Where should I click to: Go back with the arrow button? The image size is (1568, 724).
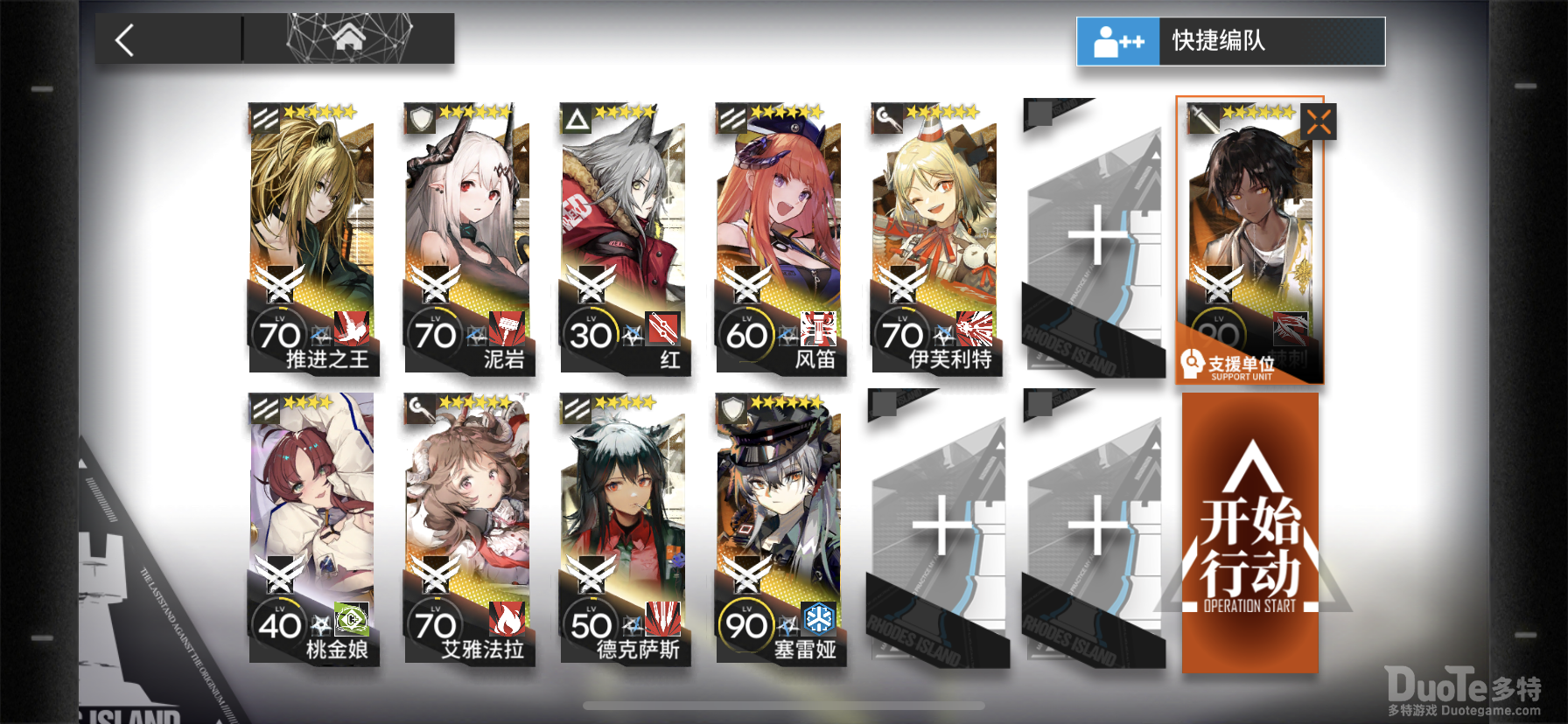[126, 40]
